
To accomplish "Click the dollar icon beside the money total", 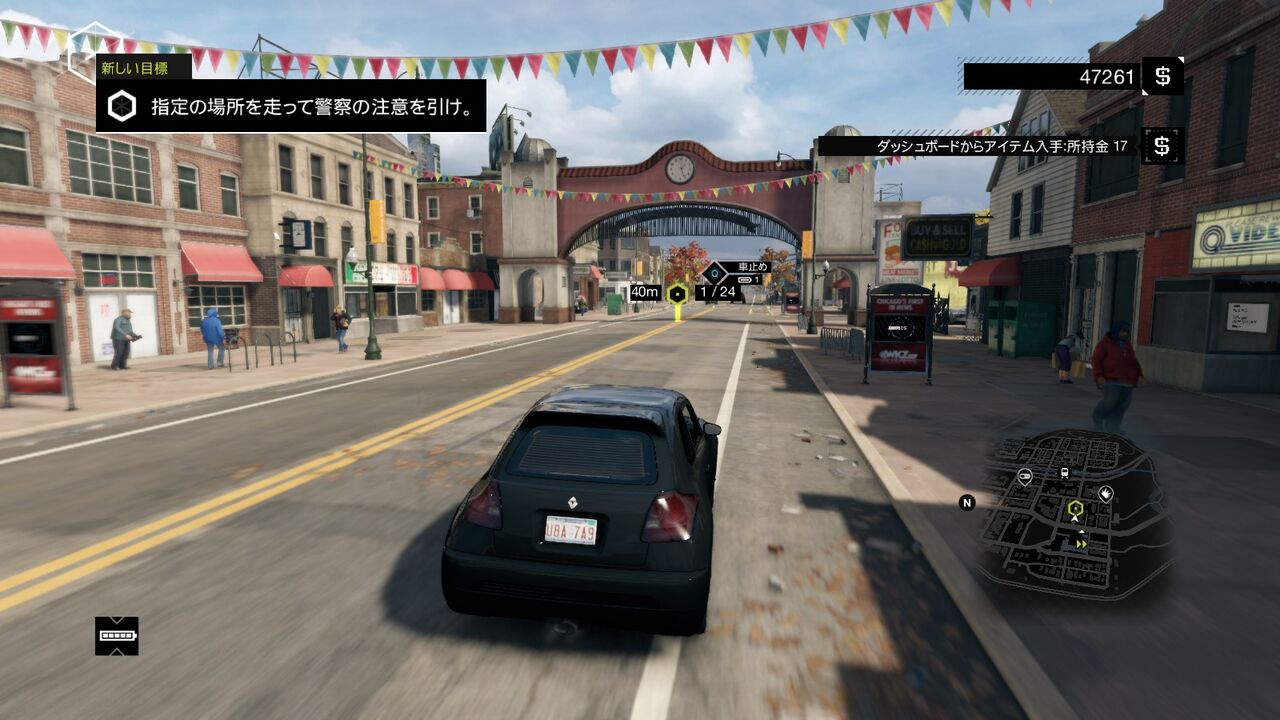I will tap(1162, 76).
